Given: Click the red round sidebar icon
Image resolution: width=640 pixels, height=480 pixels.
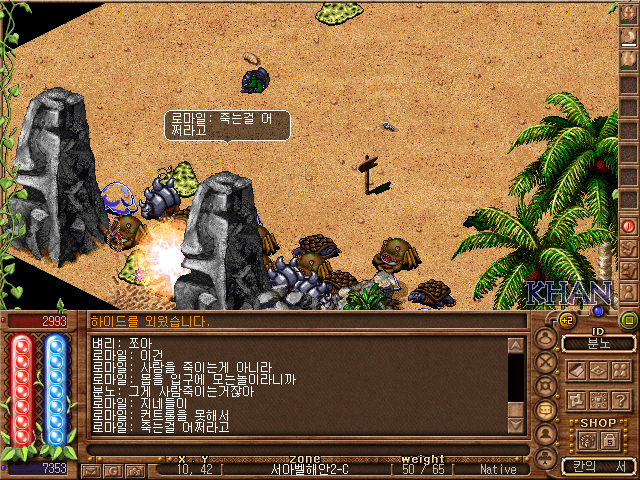Looking at the screenshot, I should point(629,226).
